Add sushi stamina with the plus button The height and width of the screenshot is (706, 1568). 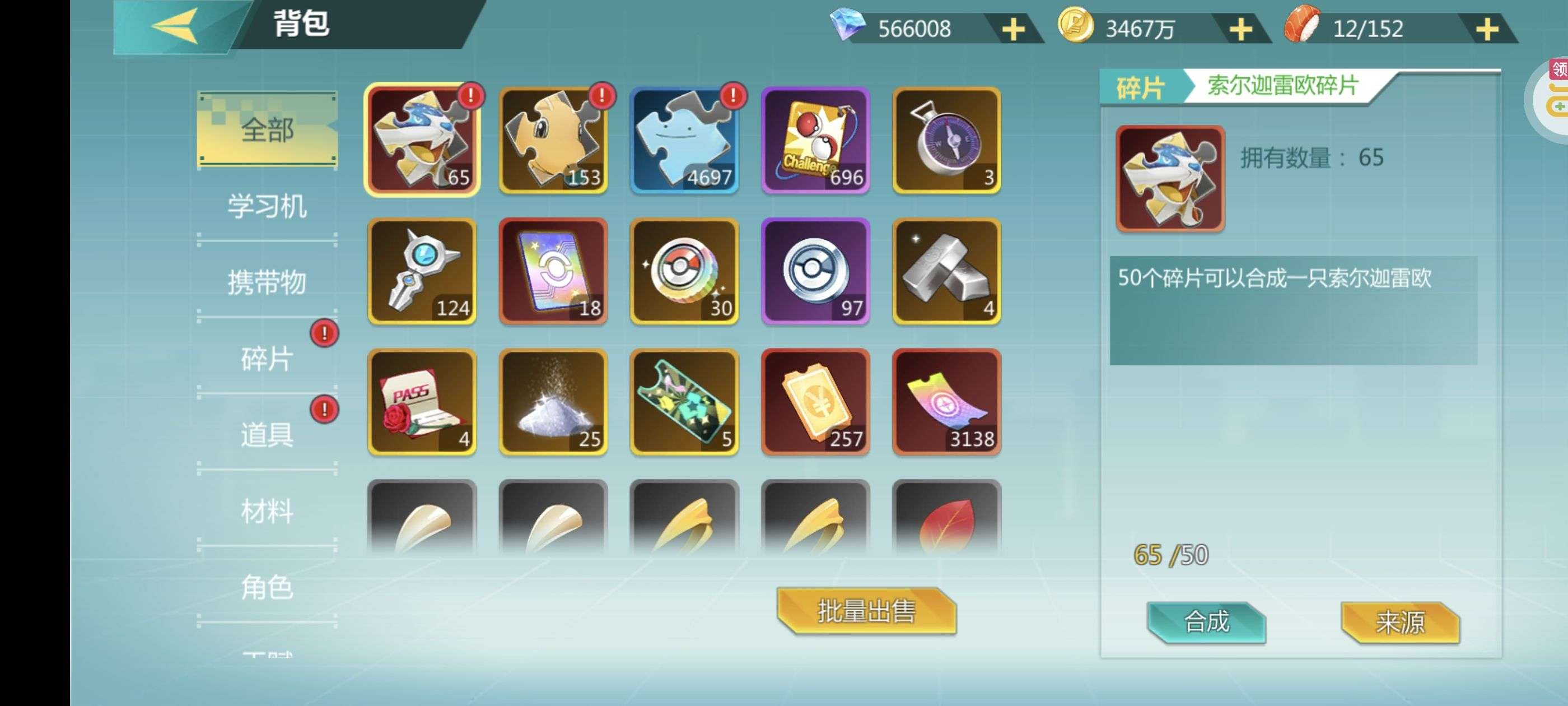(1486, 29)
